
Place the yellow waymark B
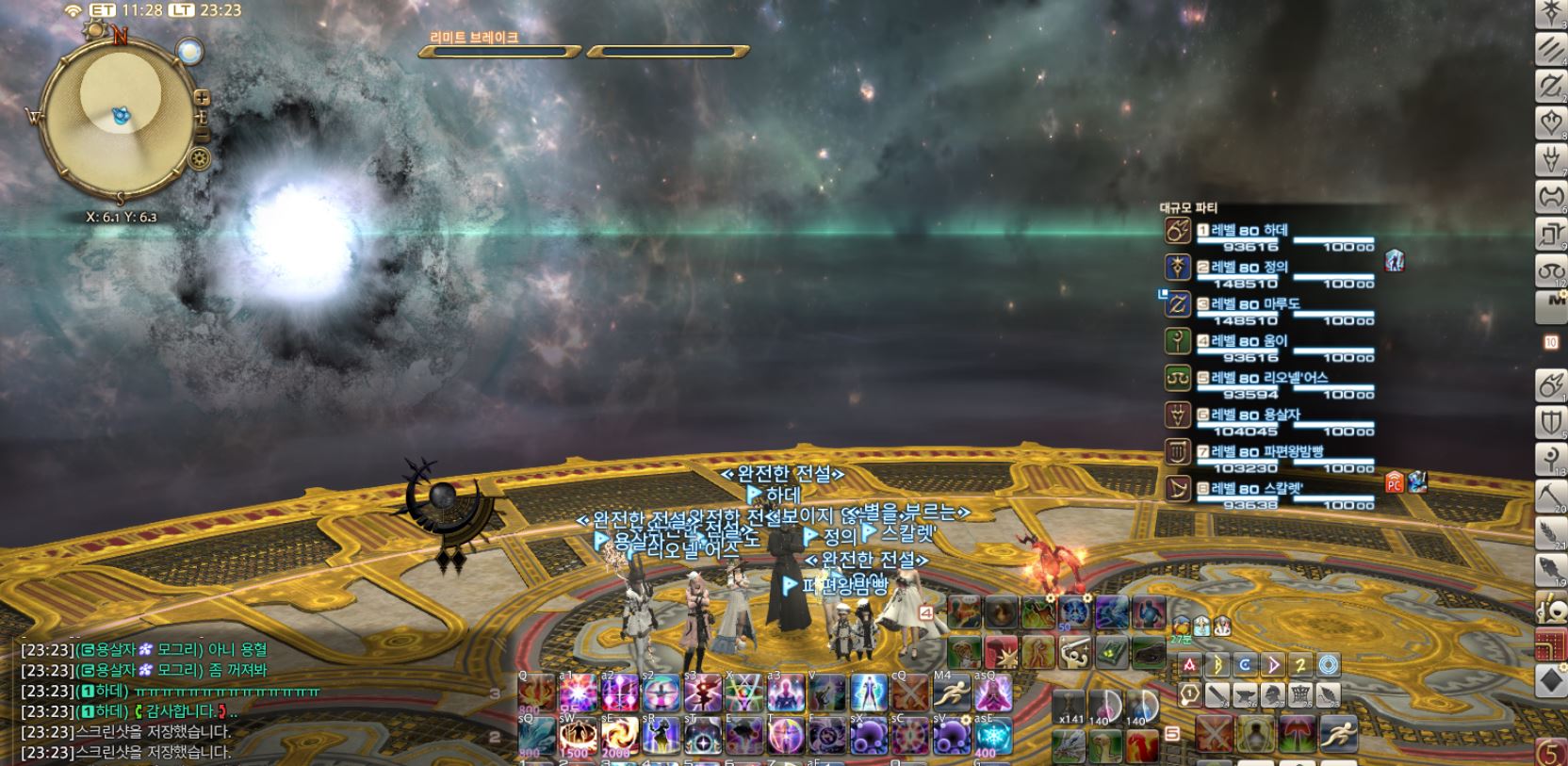(x=1217, y=664)
